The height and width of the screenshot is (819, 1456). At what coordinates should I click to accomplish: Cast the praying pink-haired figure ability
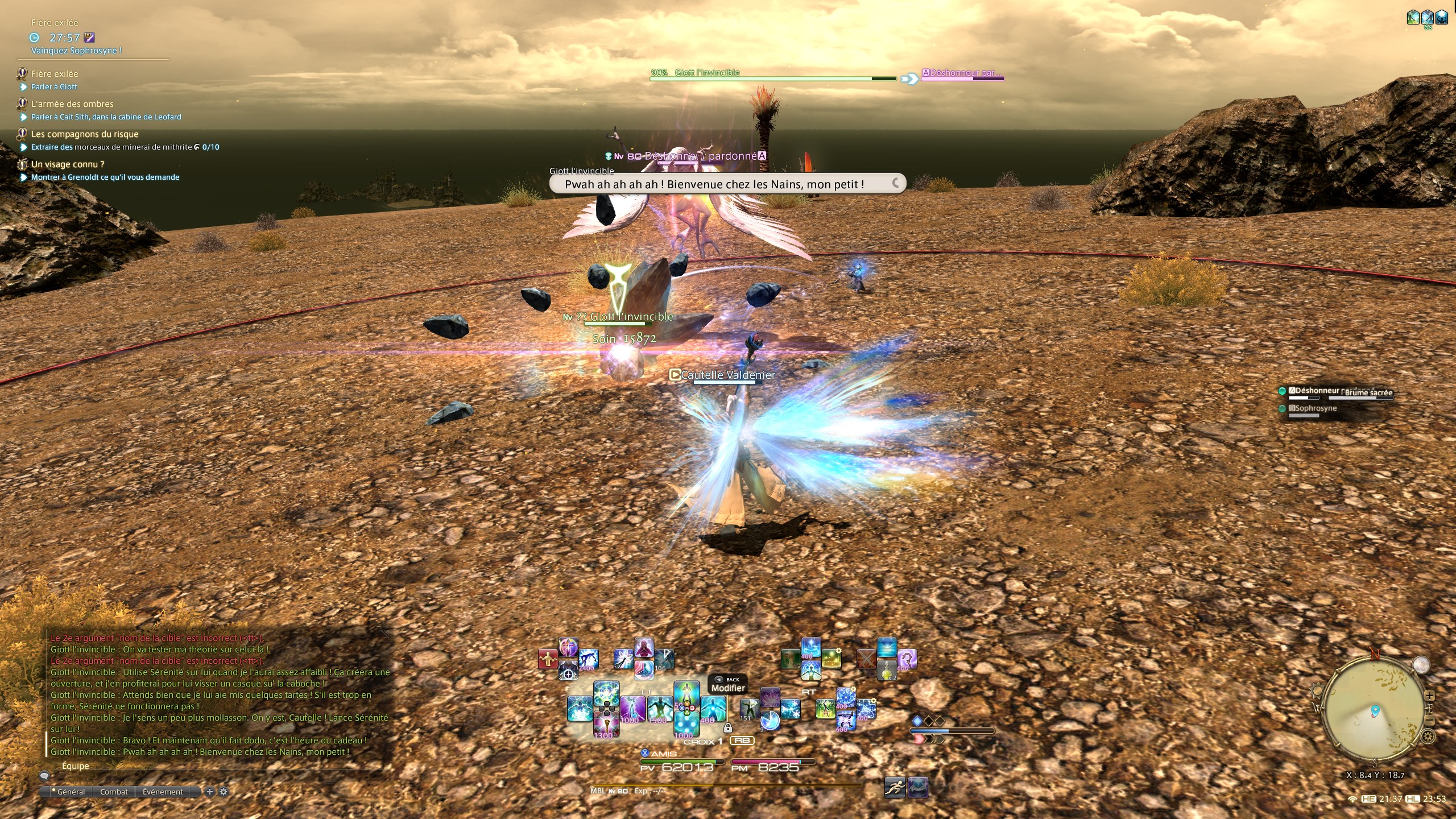644,648
